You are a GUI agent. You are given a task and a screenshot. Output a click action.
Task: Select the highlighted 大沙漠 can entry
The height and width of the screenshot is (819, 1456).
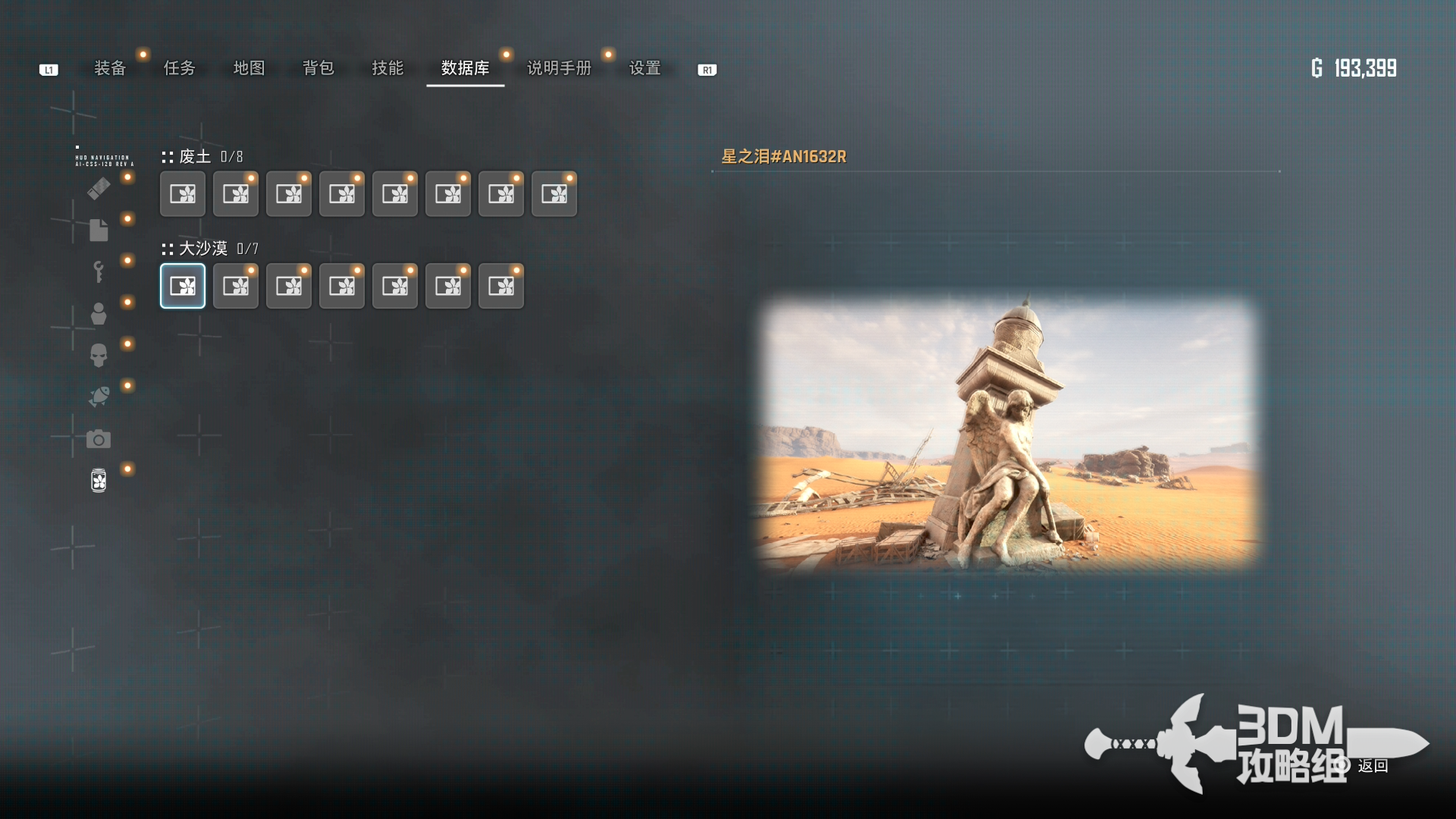click(x=183, y=286)
